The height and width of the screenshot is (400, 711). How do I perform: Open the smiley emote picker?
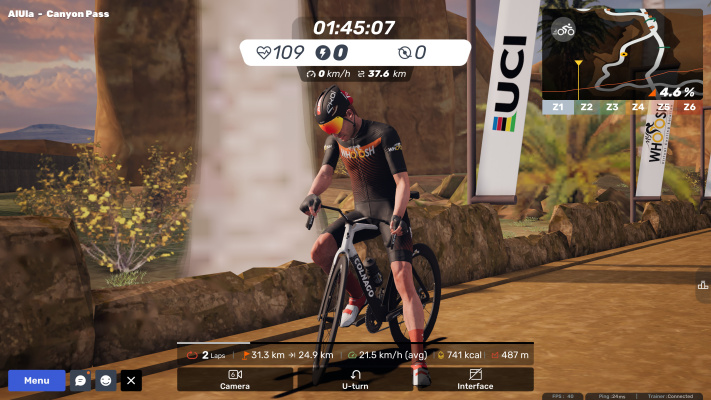tap(106, 380)
